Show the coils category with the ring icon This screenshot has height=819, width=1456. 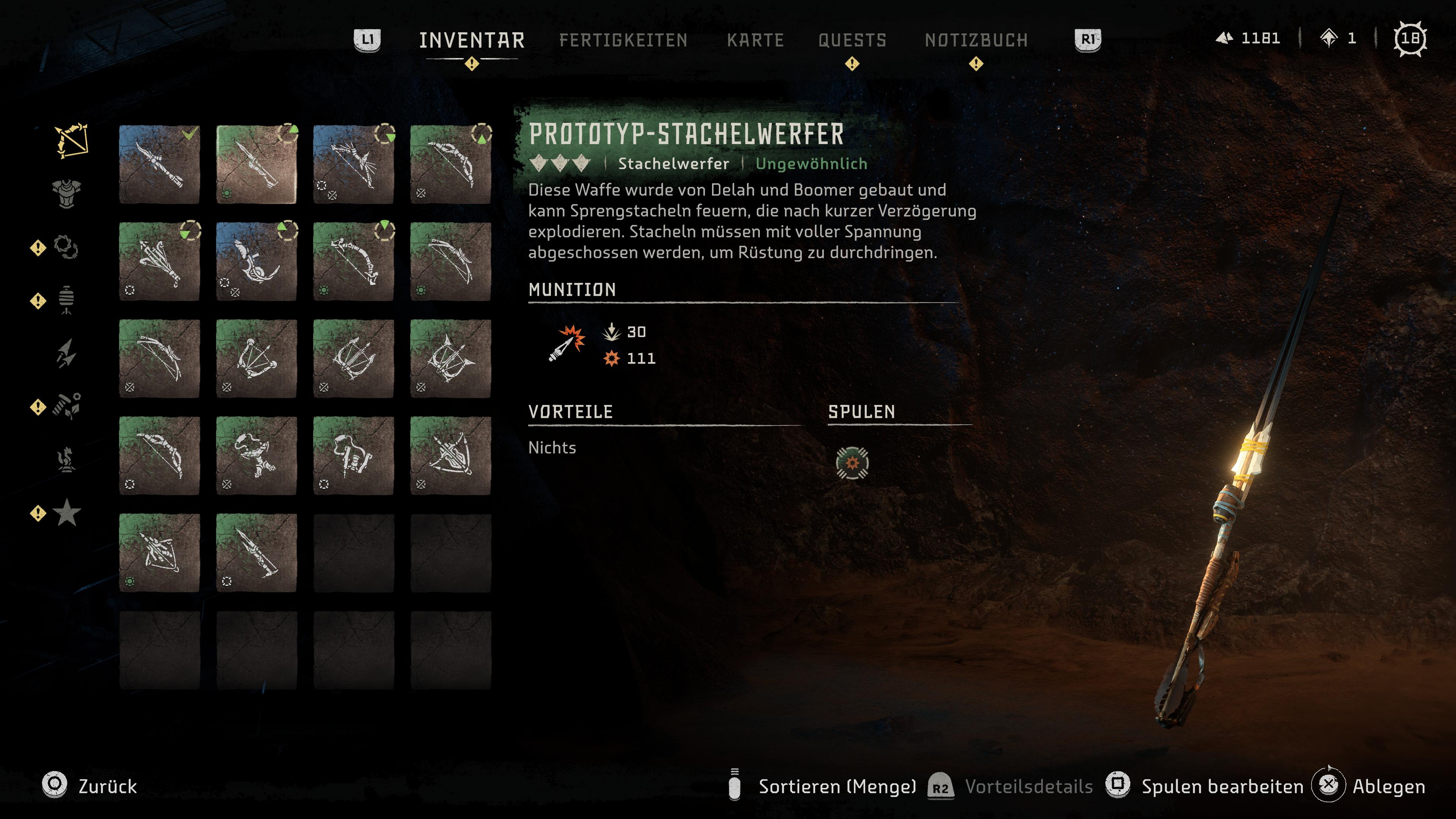click(66, 247)
